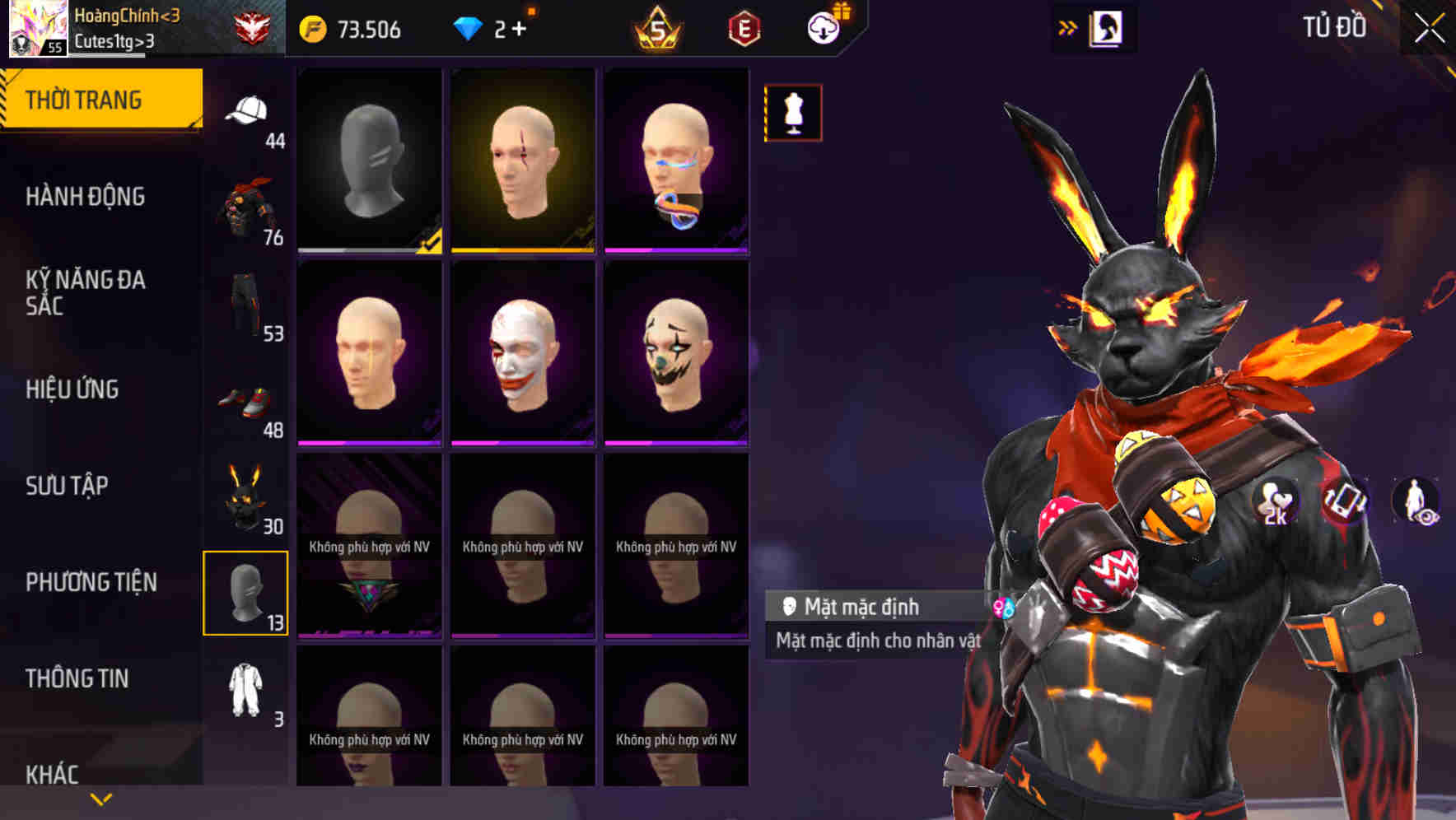
Task: Click the level 5 crown badge
Action: (659, 27)
